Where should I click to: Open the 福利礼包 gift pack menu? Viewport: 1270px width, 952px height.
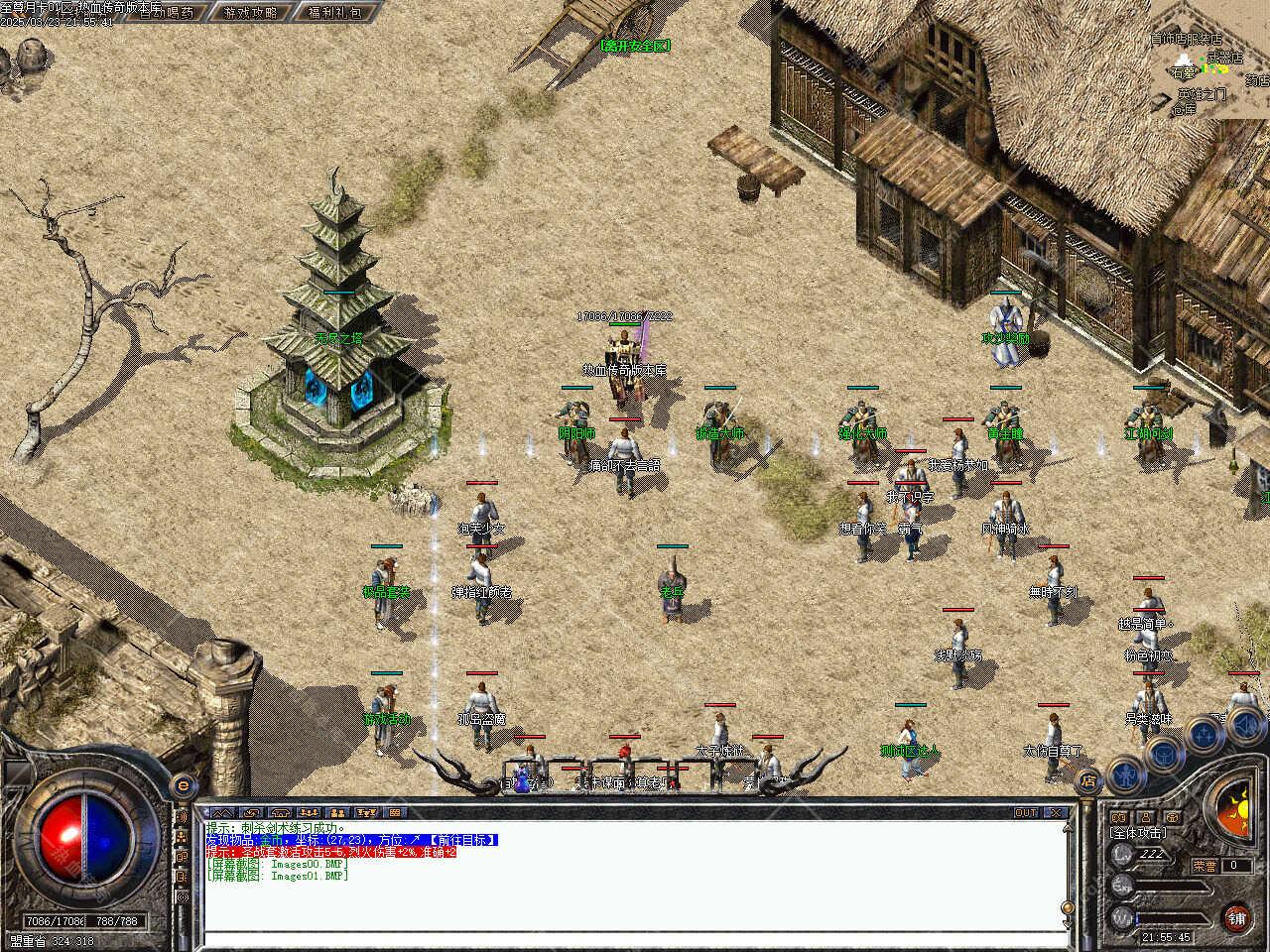point(335,13)
